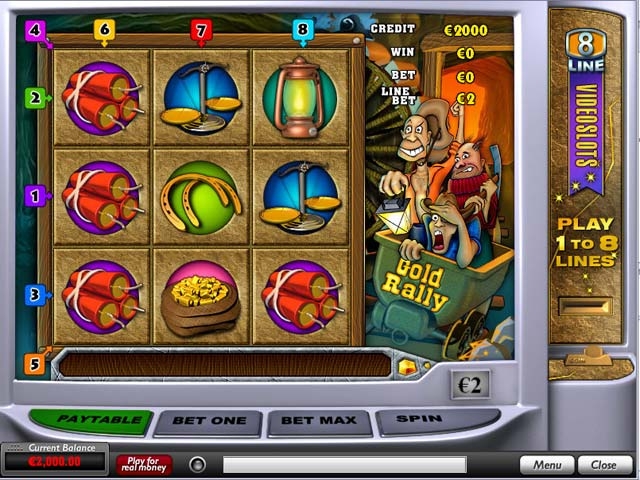Select payline marker 1
The image size is (640, 480).
pyautogui.click(x=35, y=196)
